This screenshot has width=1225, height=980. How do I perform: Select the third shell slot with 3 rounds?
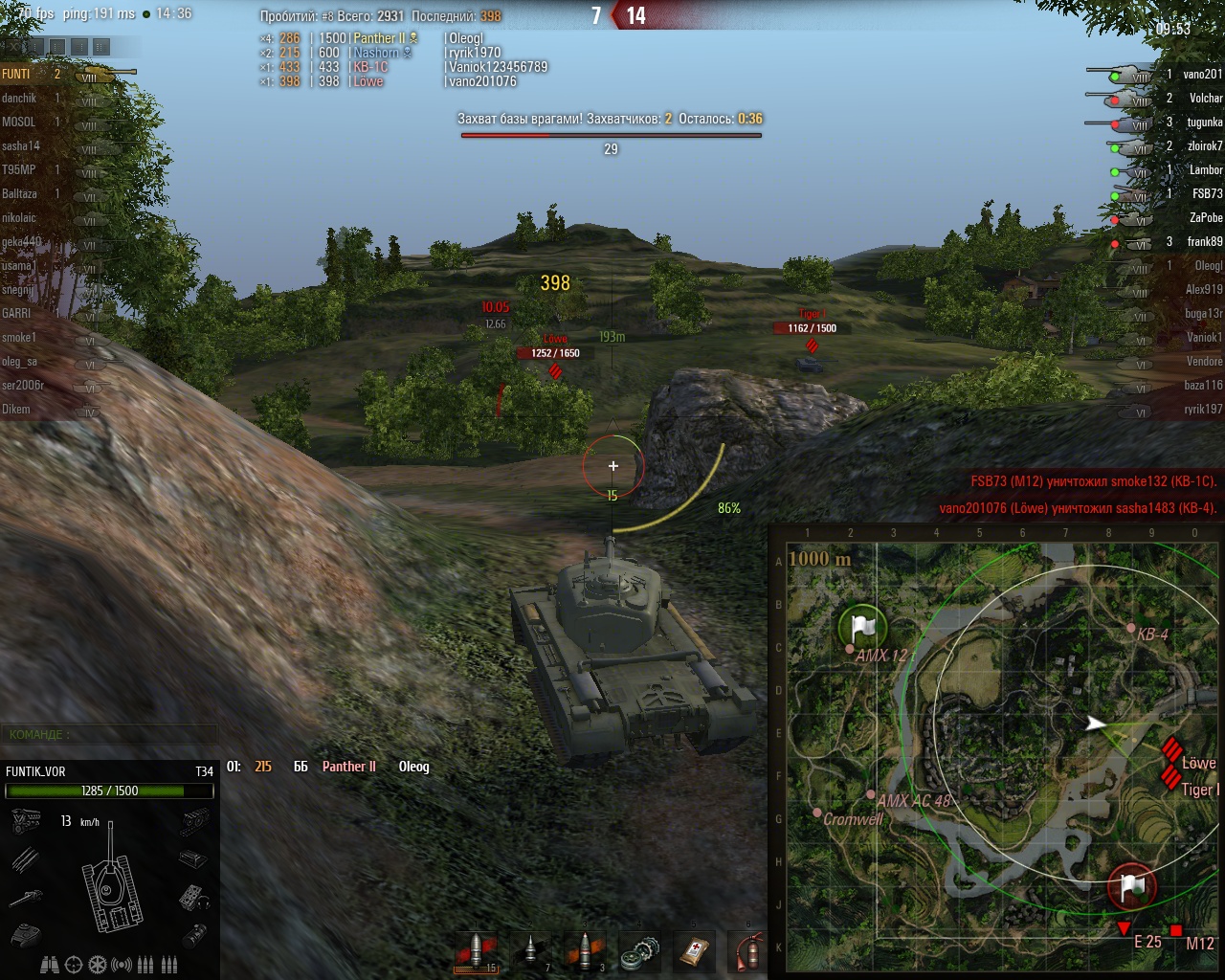click(x=586, y=952)
